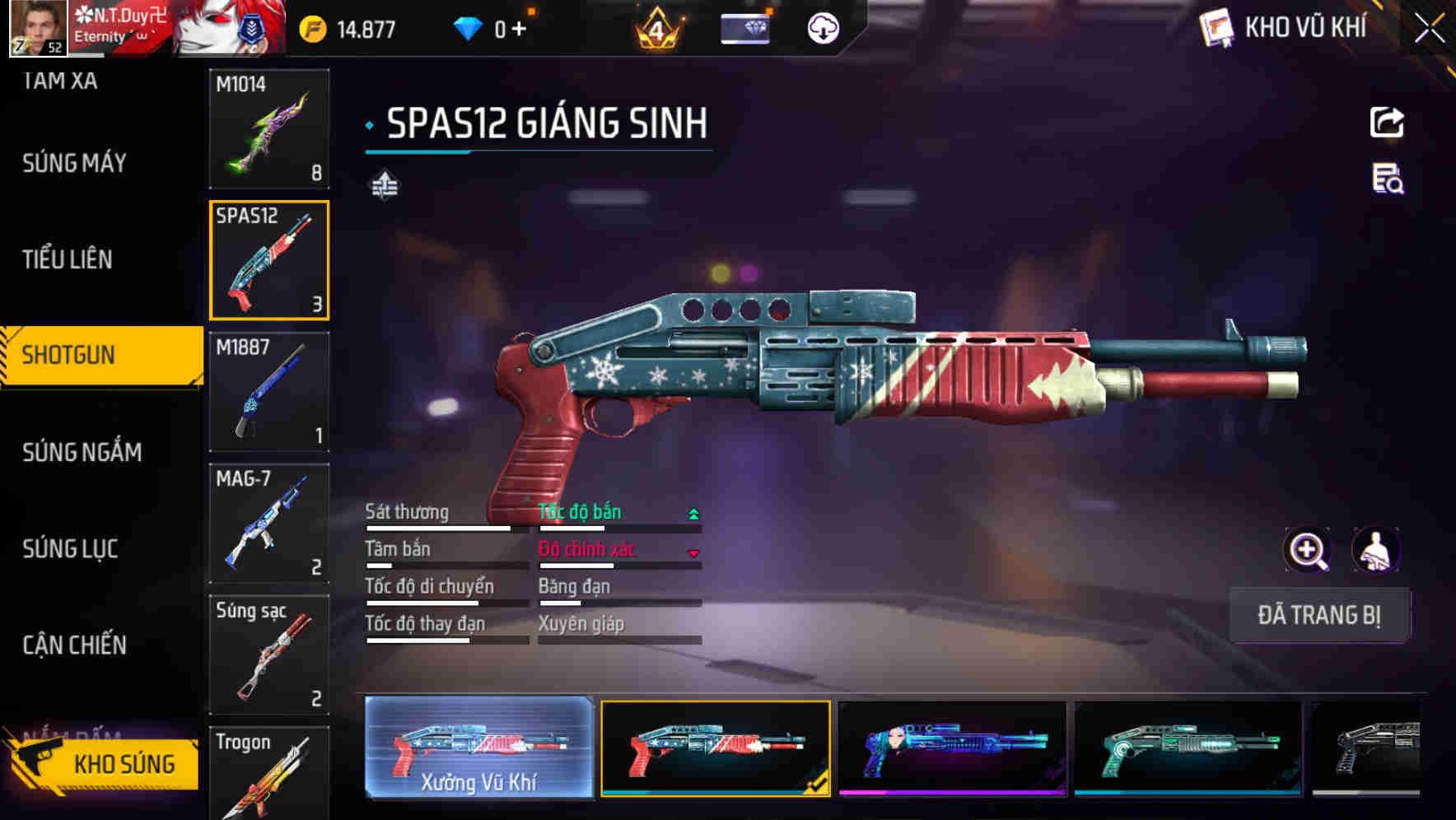Select the teal green SPAS12 skin
This screenshot has width=1456, height=820.
1188,748
